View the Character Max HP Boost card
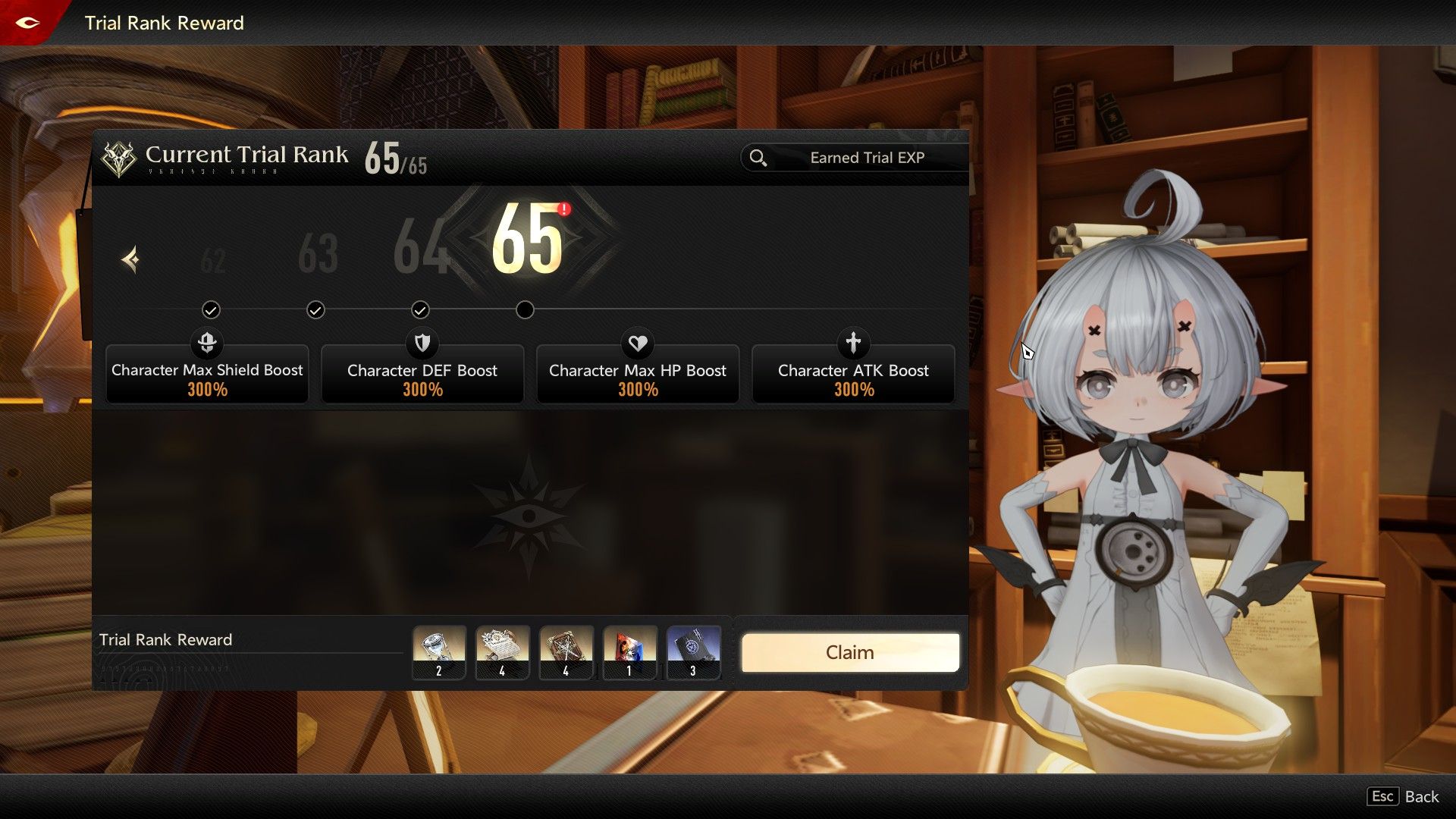 coord(638,375)
